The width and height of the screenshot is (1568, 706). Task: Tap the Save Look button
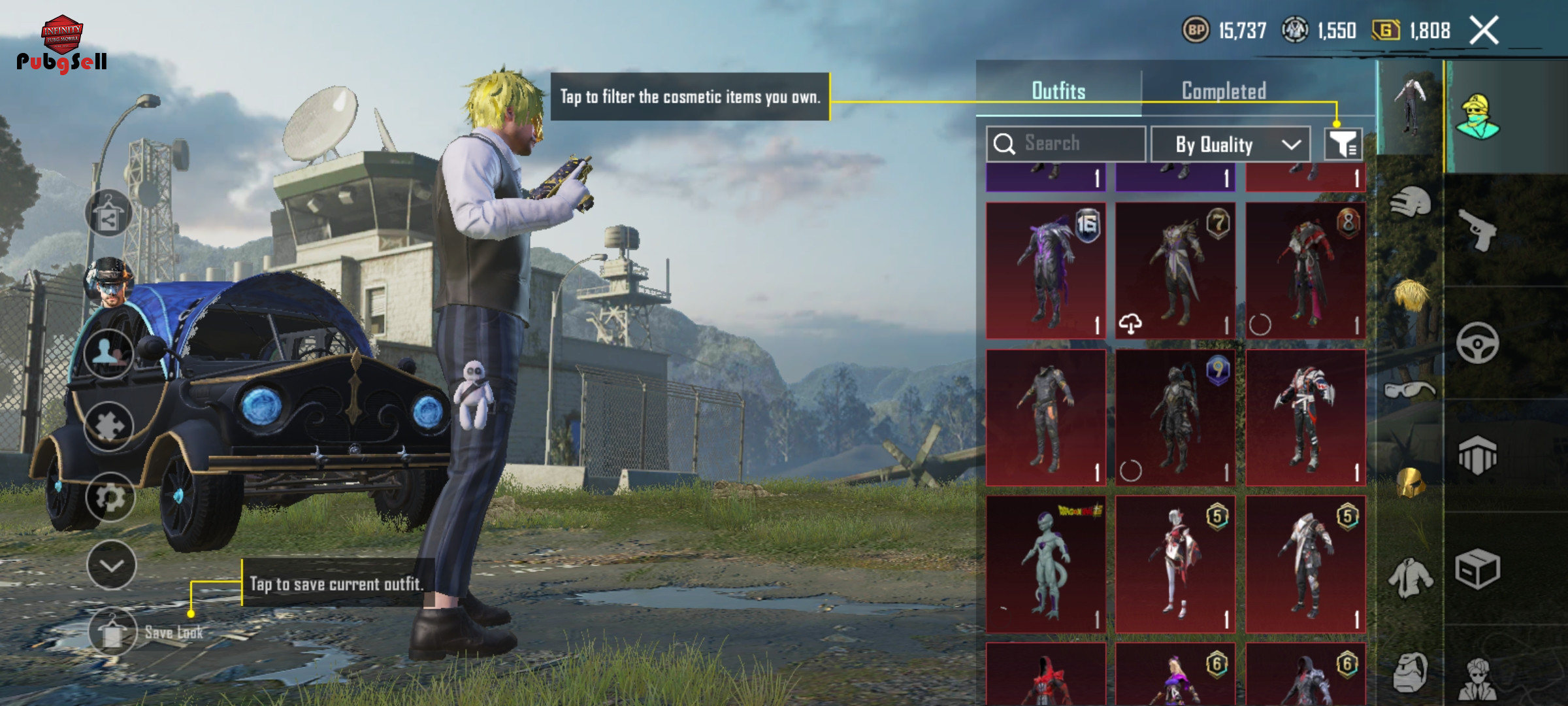tap(113, 631)
